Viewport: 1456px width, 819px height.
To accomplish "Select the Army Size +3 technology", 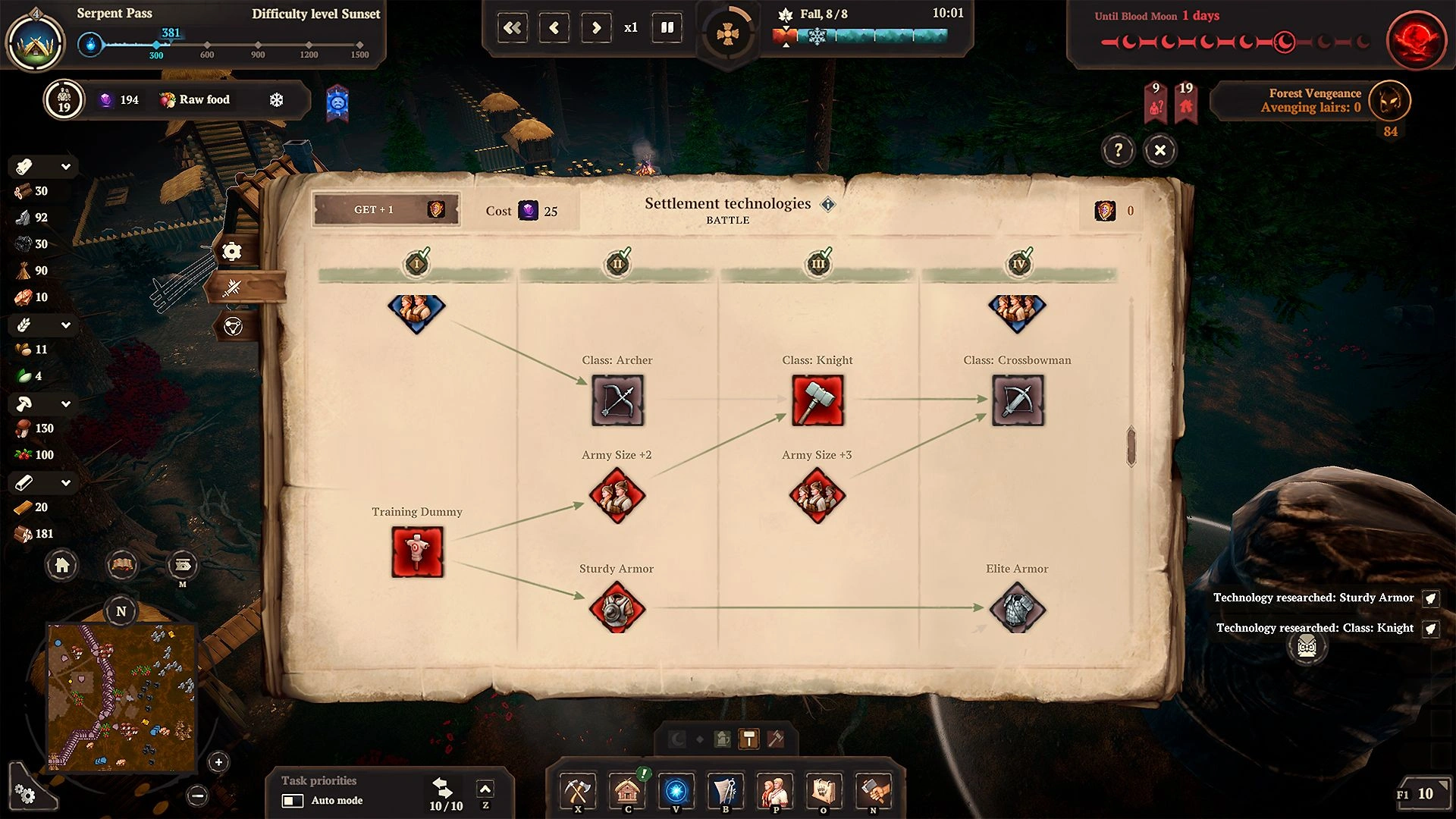I will click(x=817, y=495).
